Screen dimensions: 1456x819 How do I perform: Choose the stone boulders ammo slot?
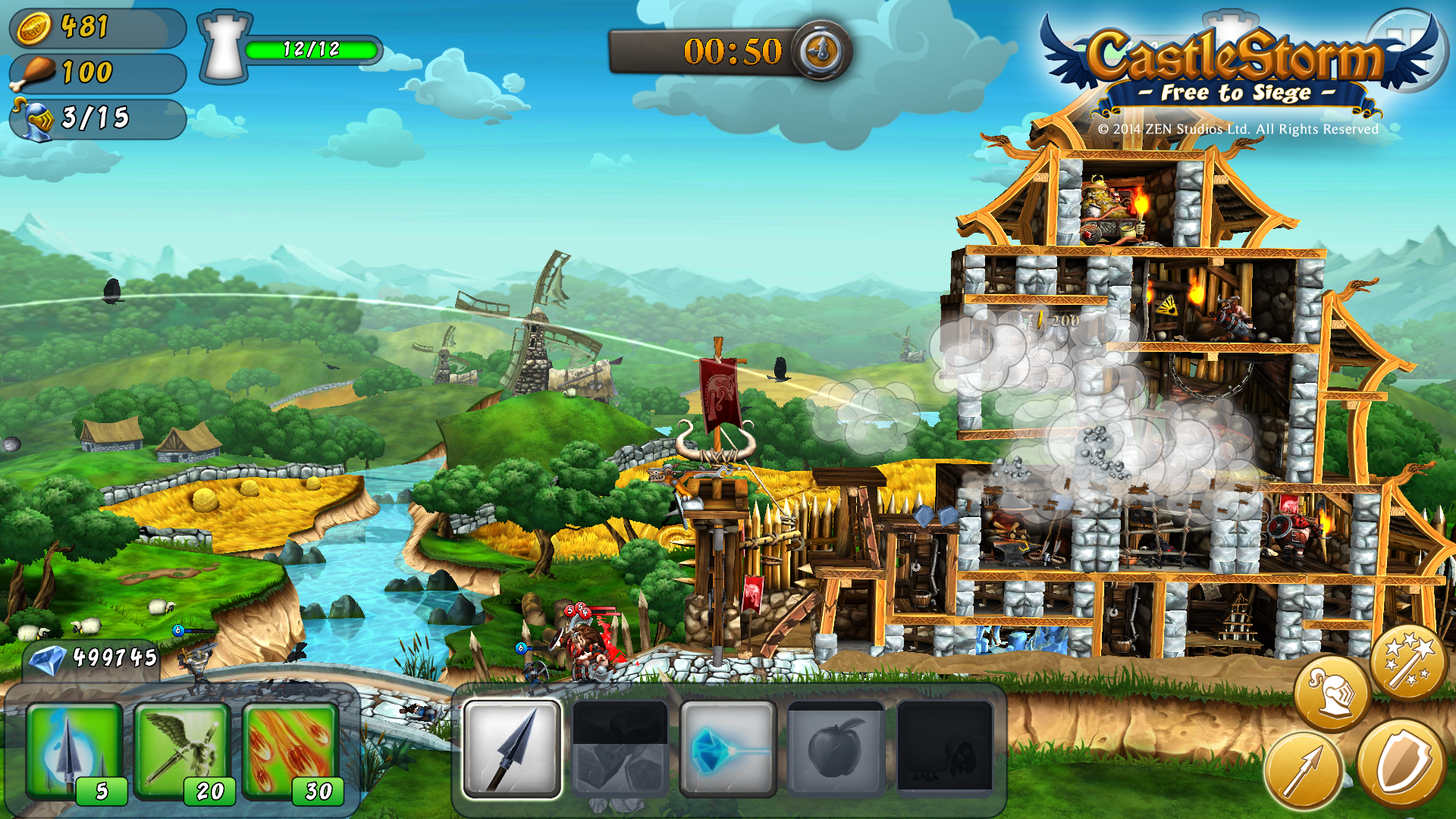[x=620, y=749]
